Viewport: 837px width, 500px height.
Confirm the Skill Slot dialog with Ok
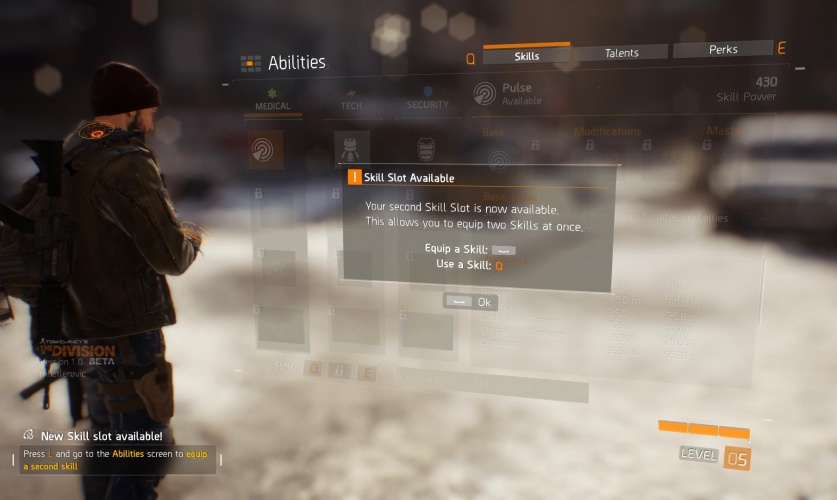pyautogui.click(x=471, y=302)
